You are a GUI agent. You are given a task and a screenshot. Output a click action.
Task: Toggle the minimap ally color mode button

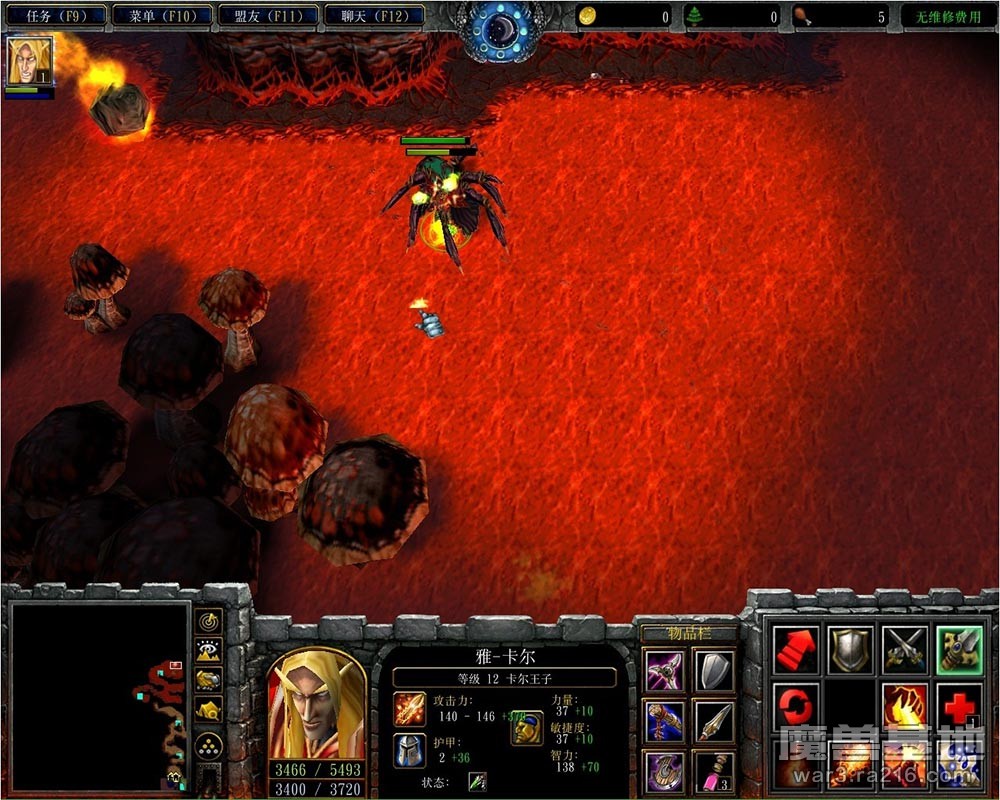(209, 680)
